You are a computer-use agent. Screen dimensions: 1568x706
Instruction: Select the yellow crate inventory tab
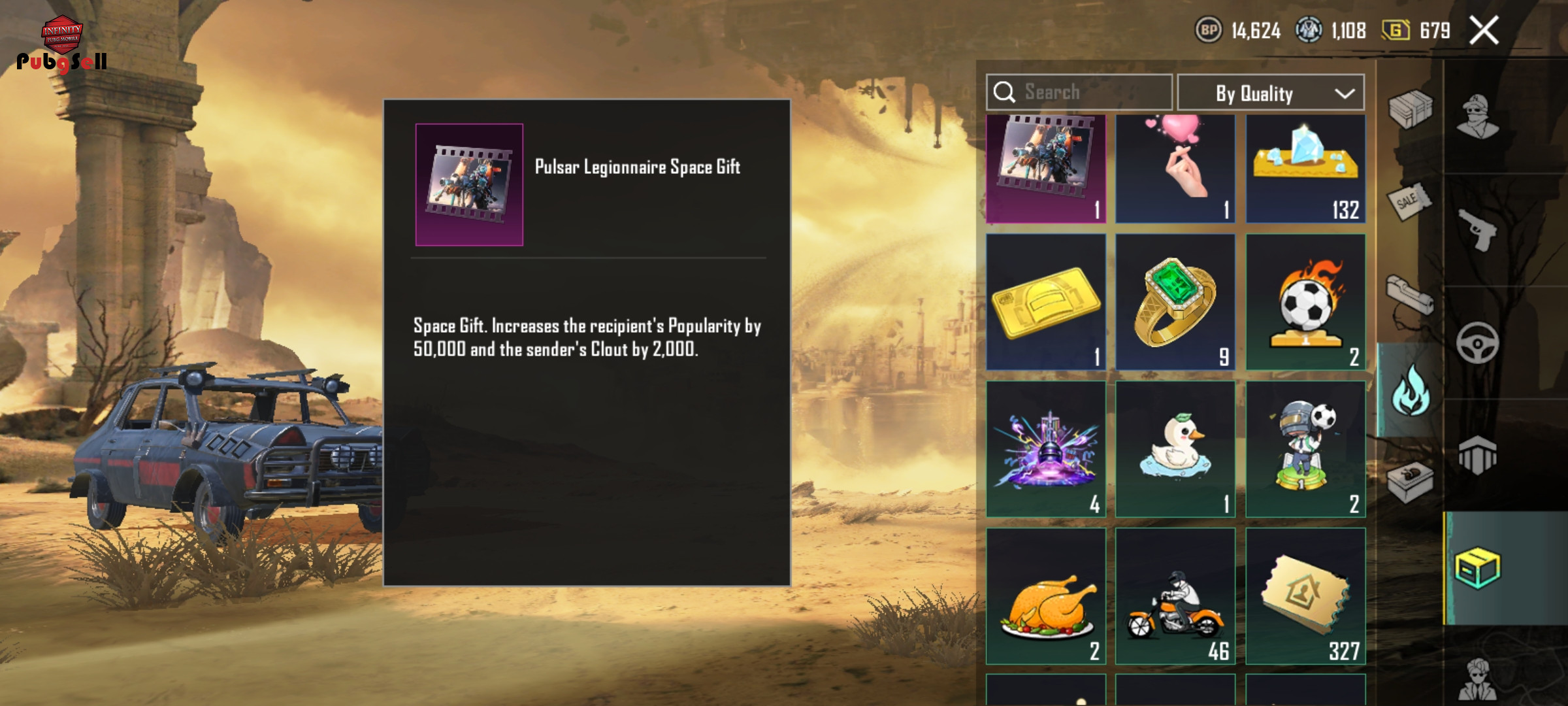[1478, 567]
